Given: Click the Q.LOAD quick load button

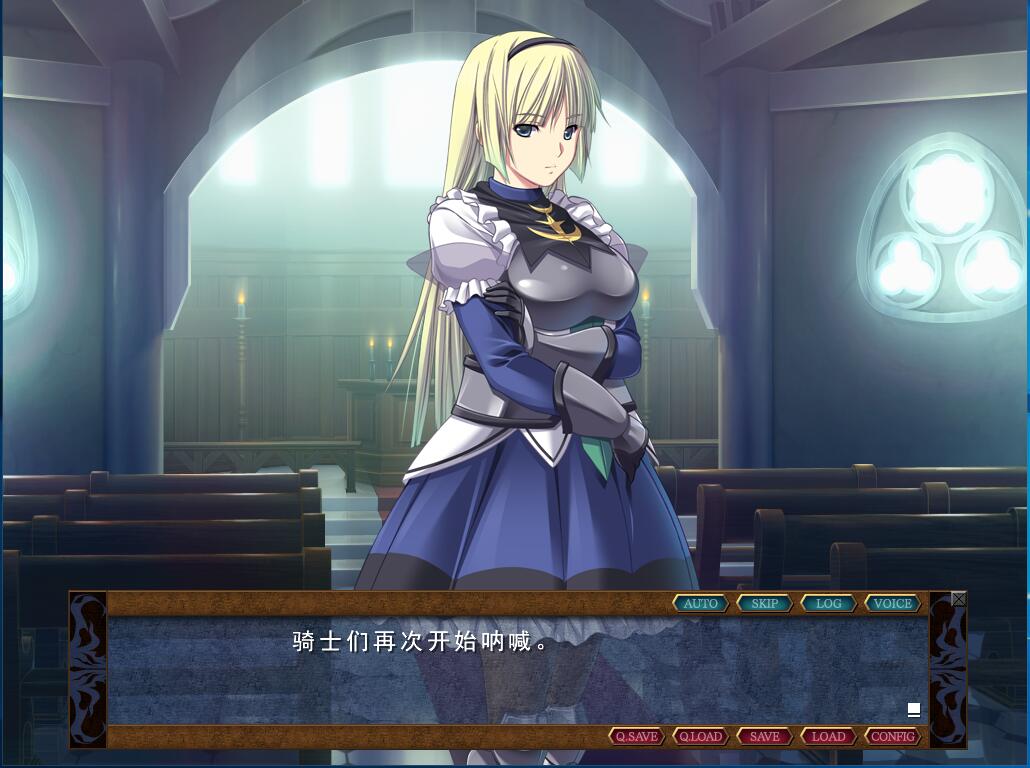Looking at the screenshot, I should (700, 736).
